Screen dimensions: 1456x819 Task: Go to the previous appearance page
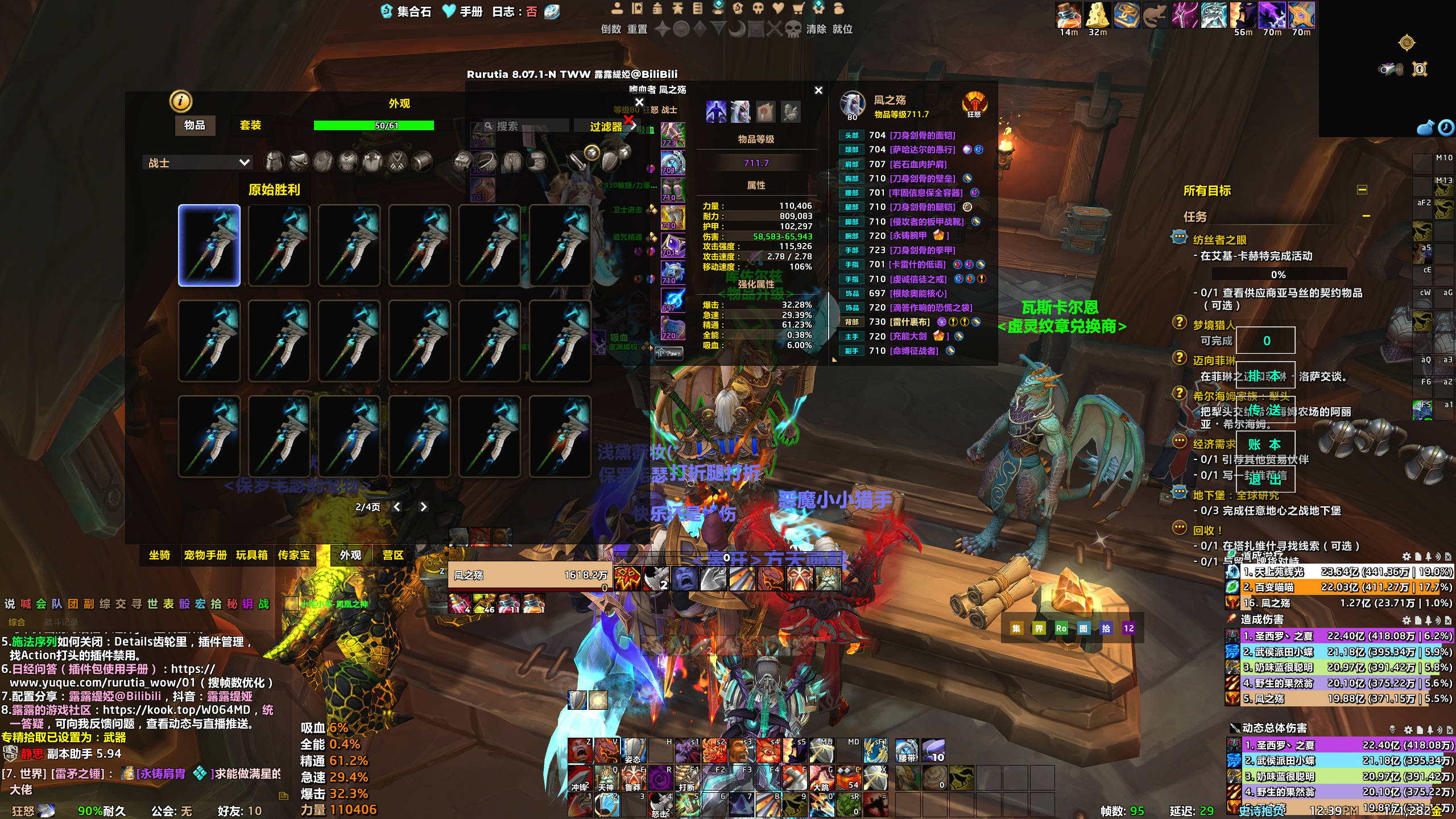click(396, 507)
